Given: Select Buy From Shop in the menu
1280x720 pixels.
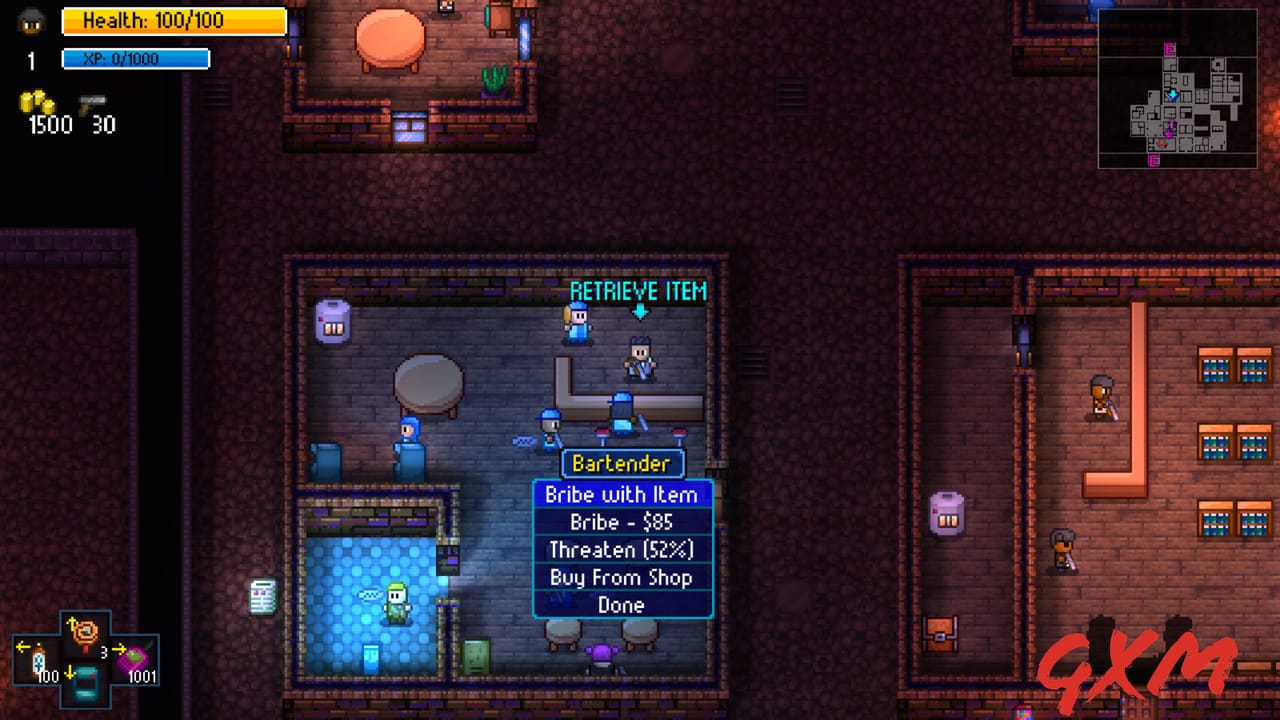Looking at the screenshot, I should [x=622, y=578].
